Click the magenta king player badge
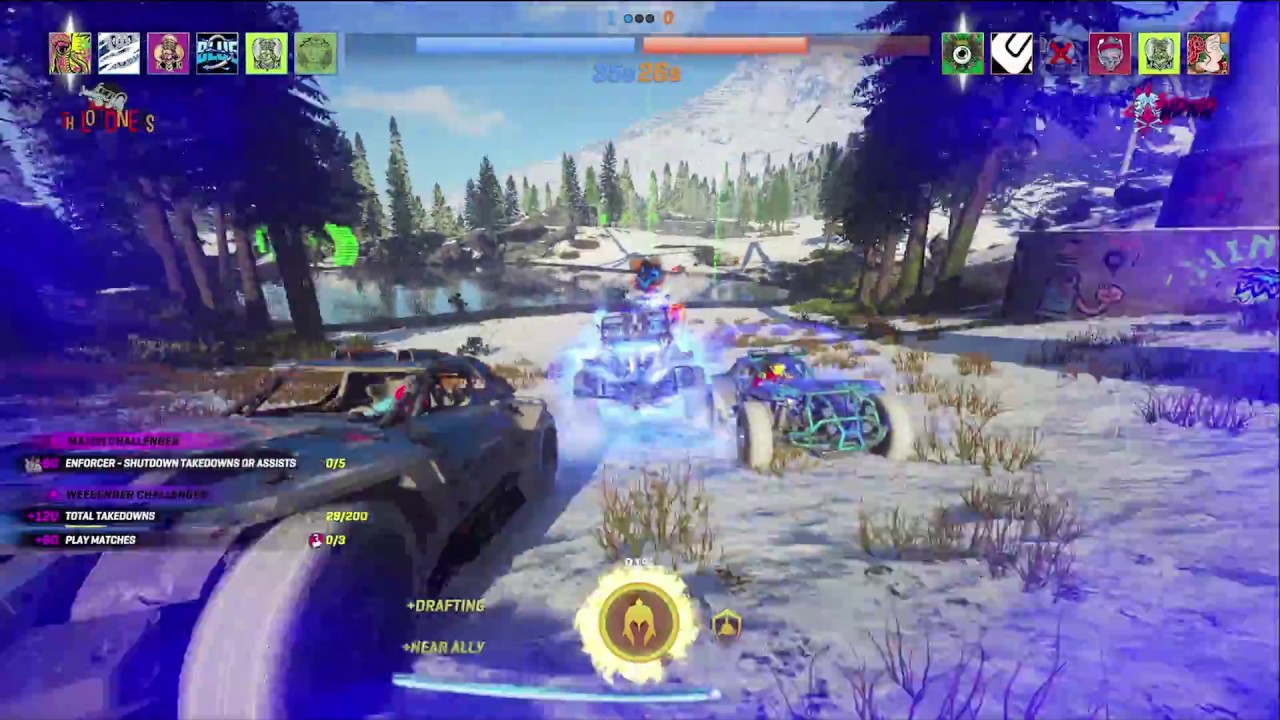 [168, 54]
